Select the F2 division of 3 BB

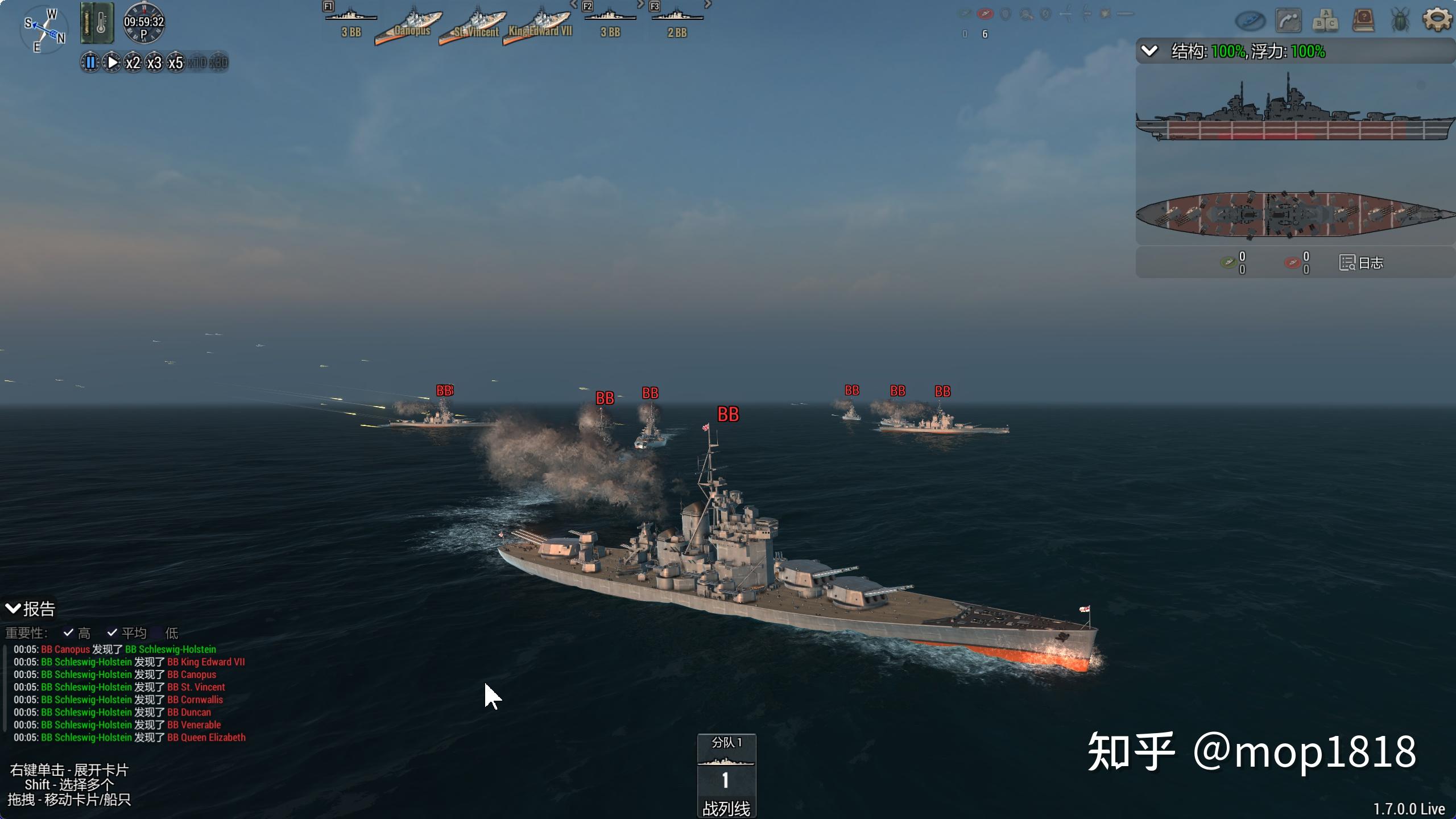pos(610,23)
